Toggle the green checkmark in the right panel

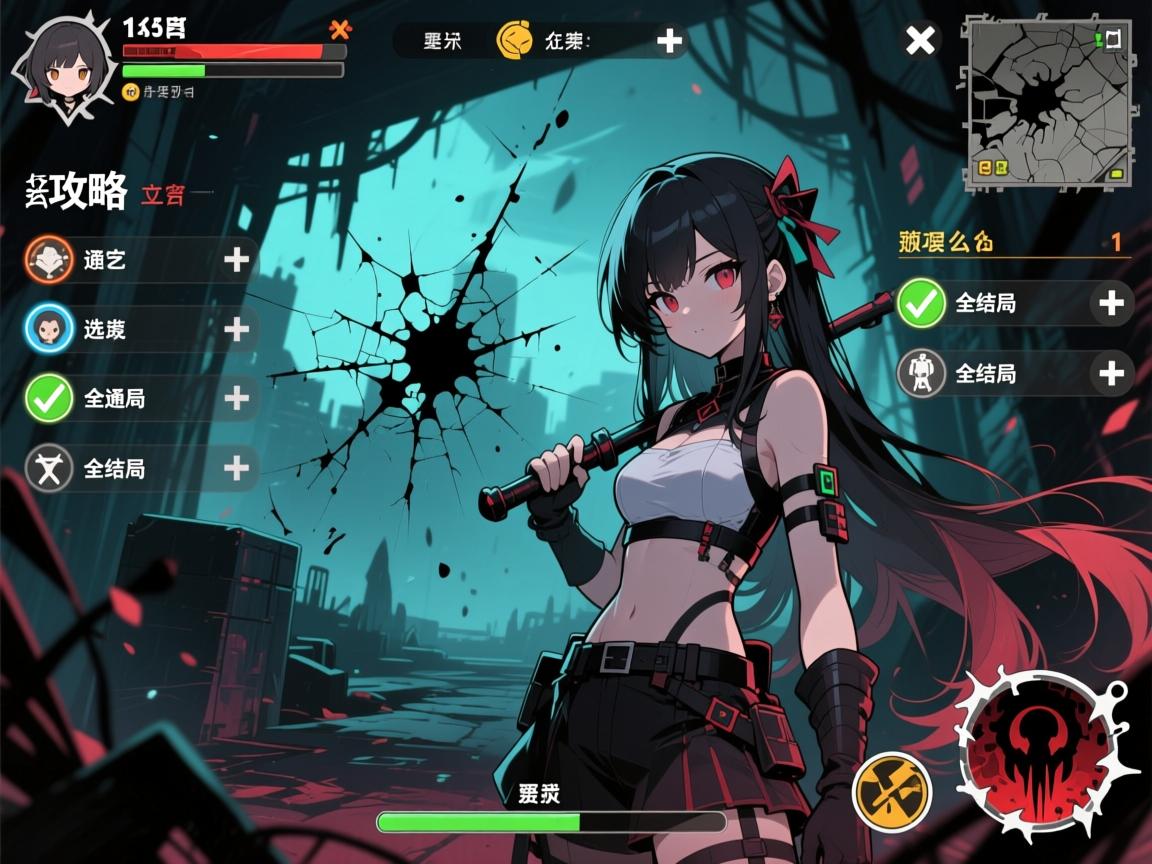[922, 303]
